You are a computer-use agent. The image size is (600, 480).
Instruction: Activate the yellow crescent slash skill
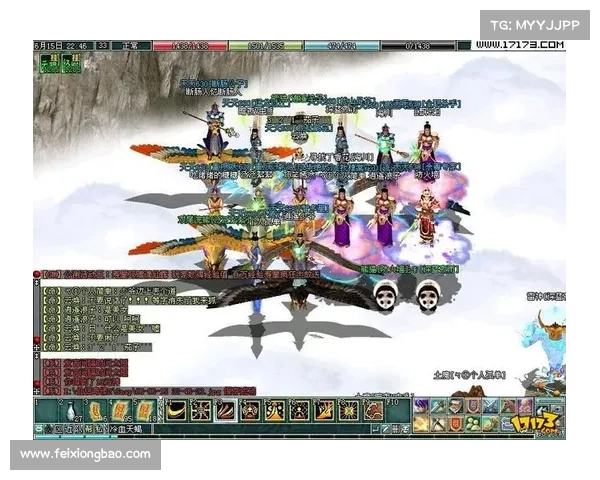pos(177,409)
